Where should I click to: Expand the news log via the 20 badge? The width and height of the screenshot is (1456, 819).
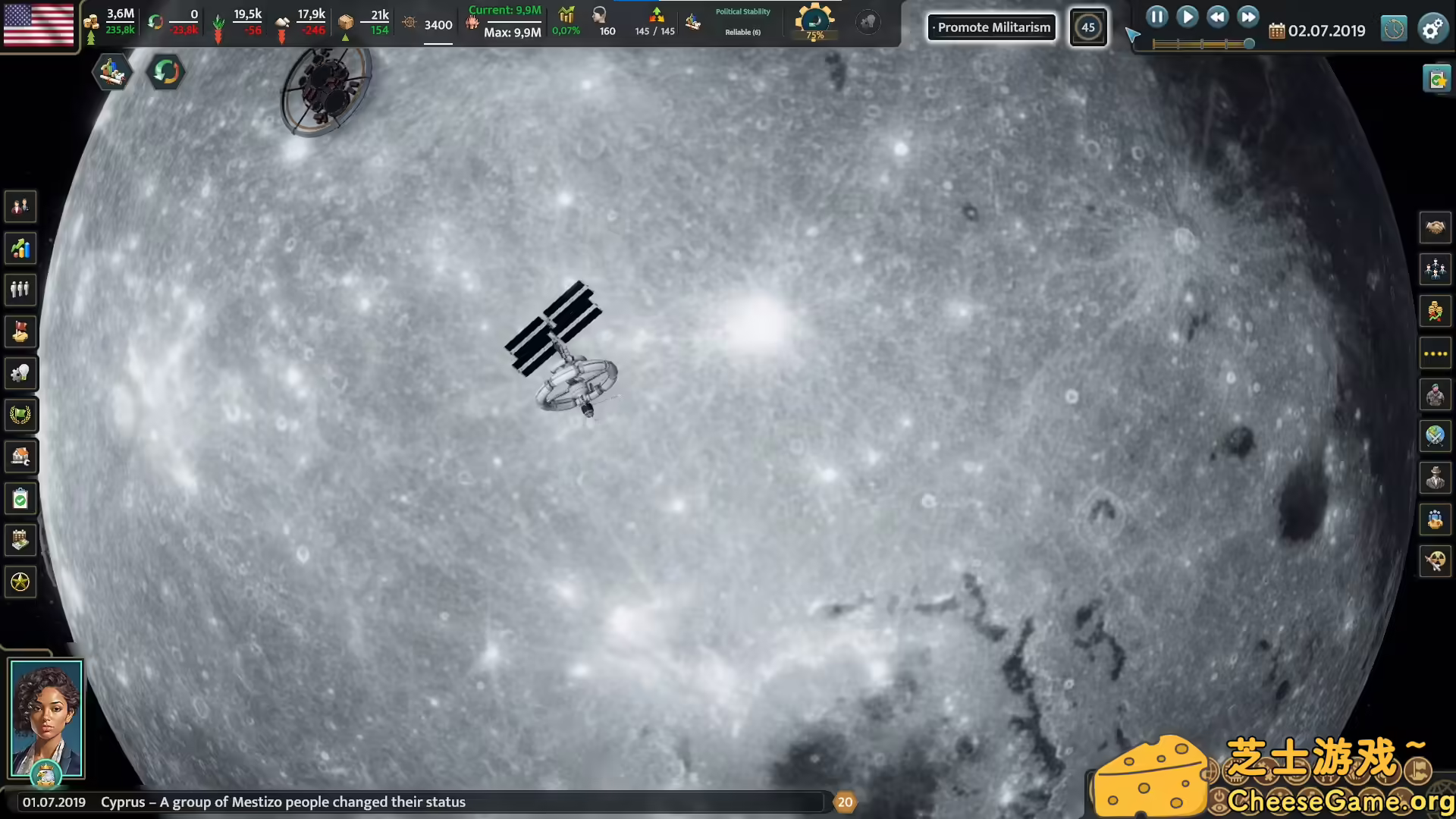[846, 802]
